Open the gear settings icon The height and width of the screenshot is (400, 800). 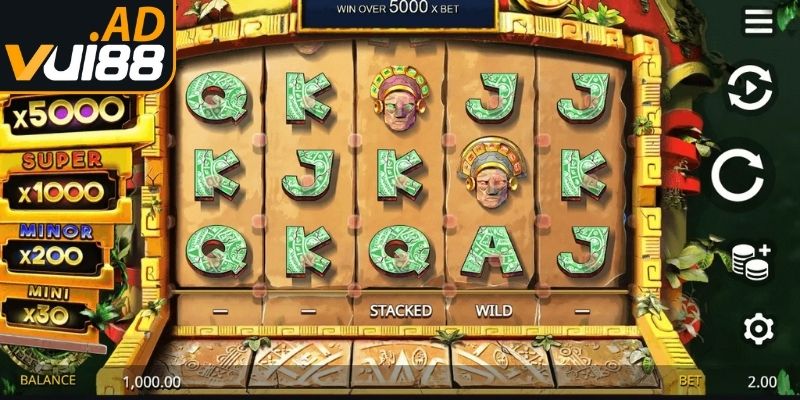click(757, 328)
